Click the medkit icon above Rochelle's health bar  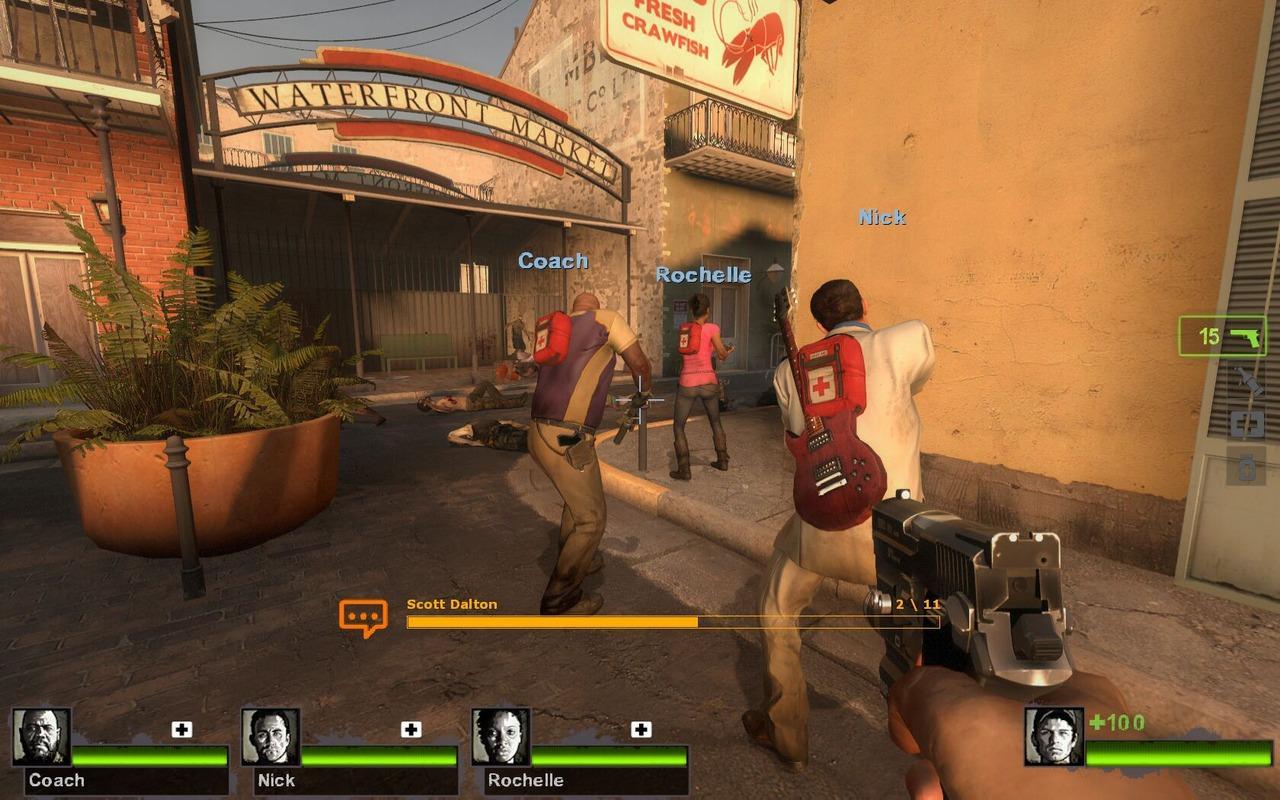click(641, 729)
